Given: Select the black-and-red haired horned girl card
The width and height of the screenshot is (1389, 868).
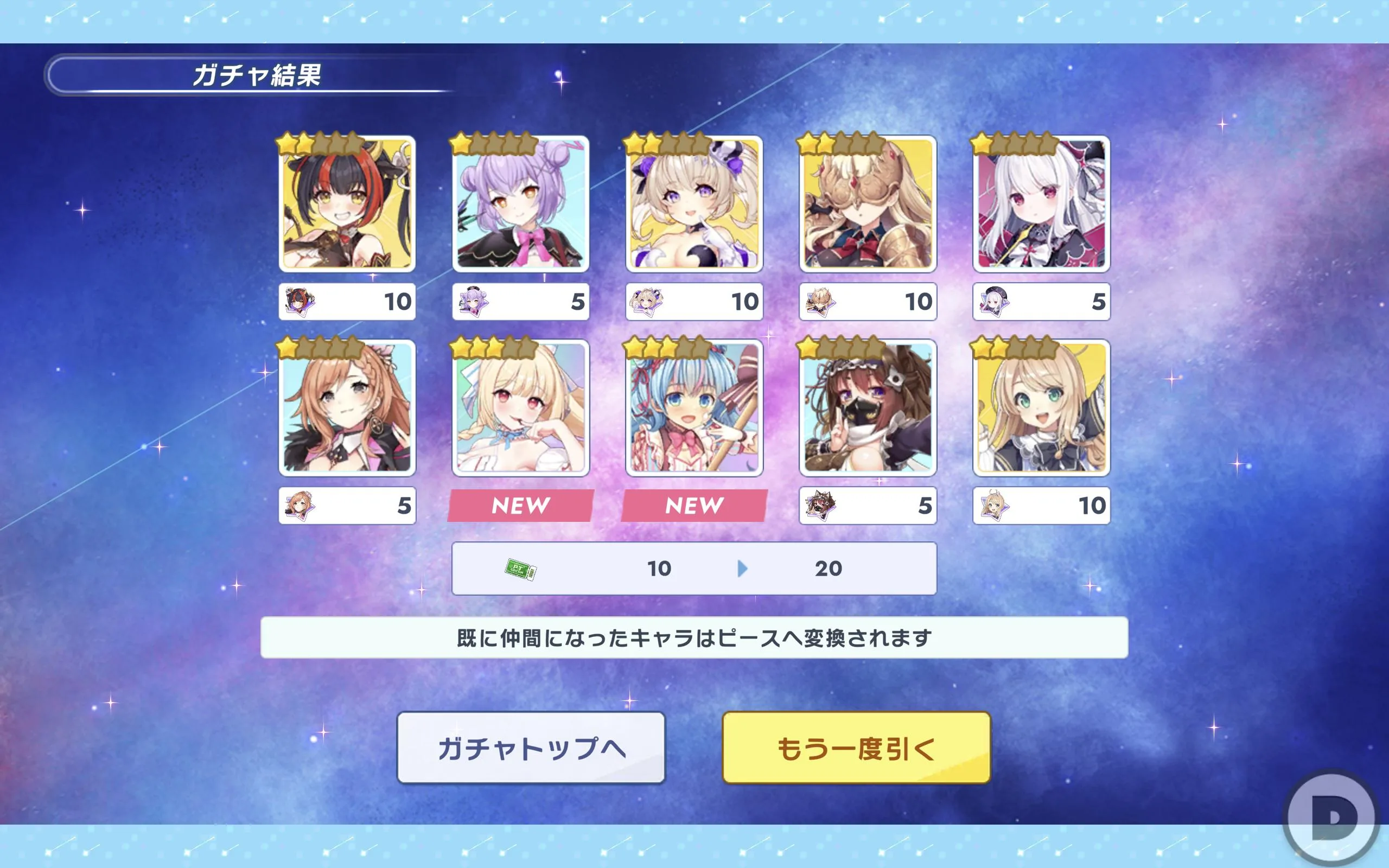Looking at the screenshot, I should tap(347, 204).
